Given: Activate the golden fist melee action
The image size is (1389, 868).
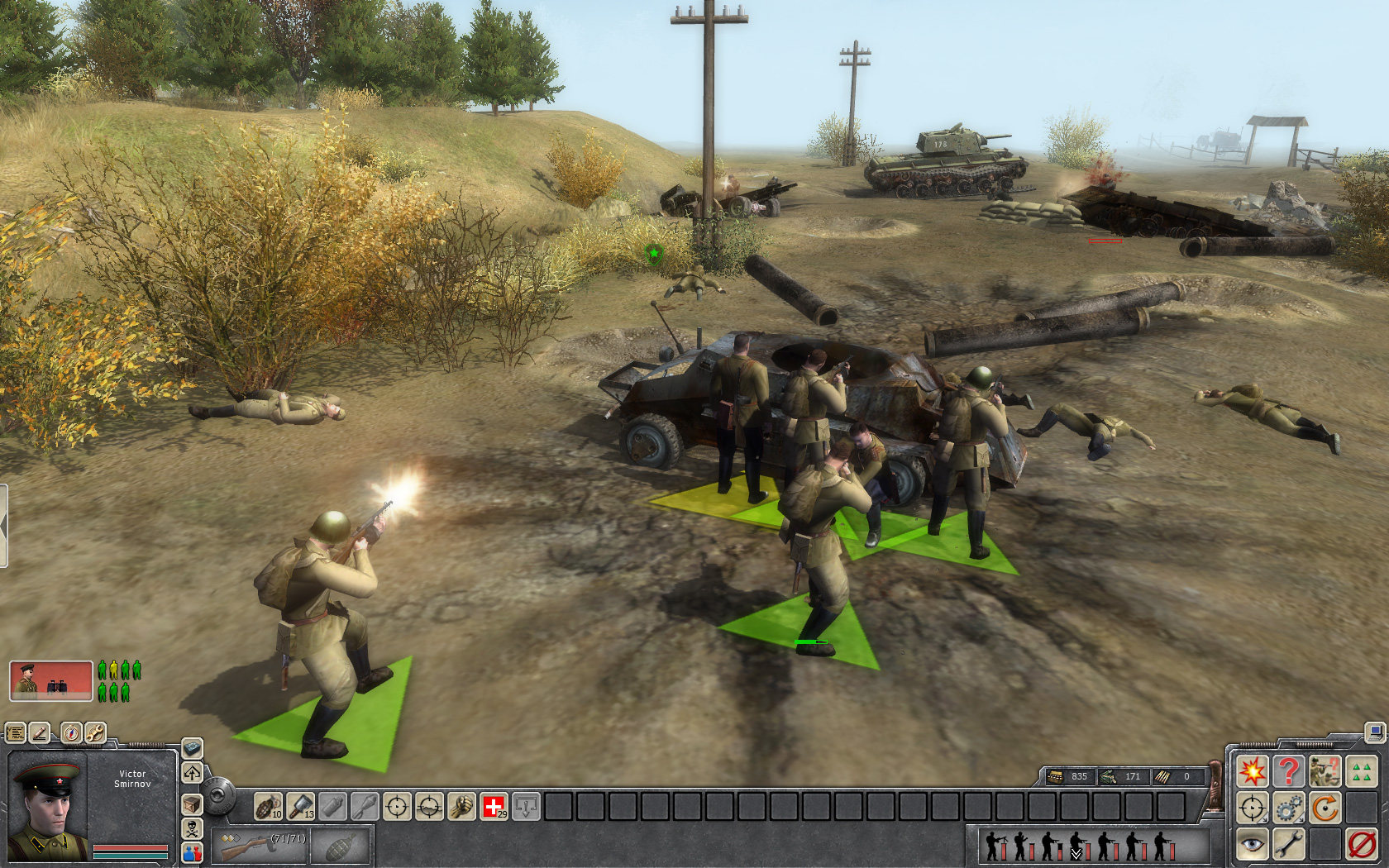Looking at the screenshot, I should (x=461, y=806).
